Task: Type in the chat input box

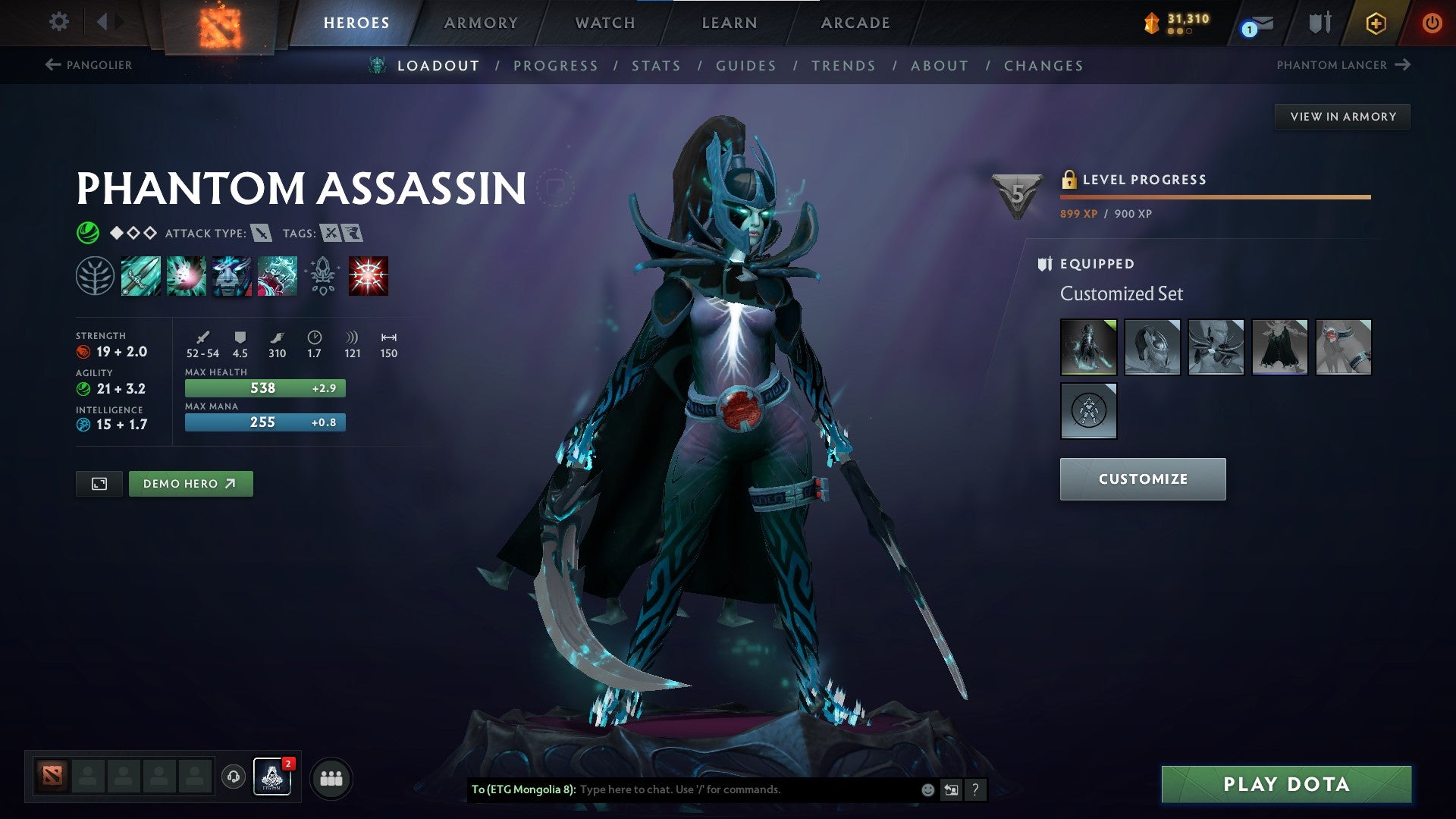Action: pos(747,789)
